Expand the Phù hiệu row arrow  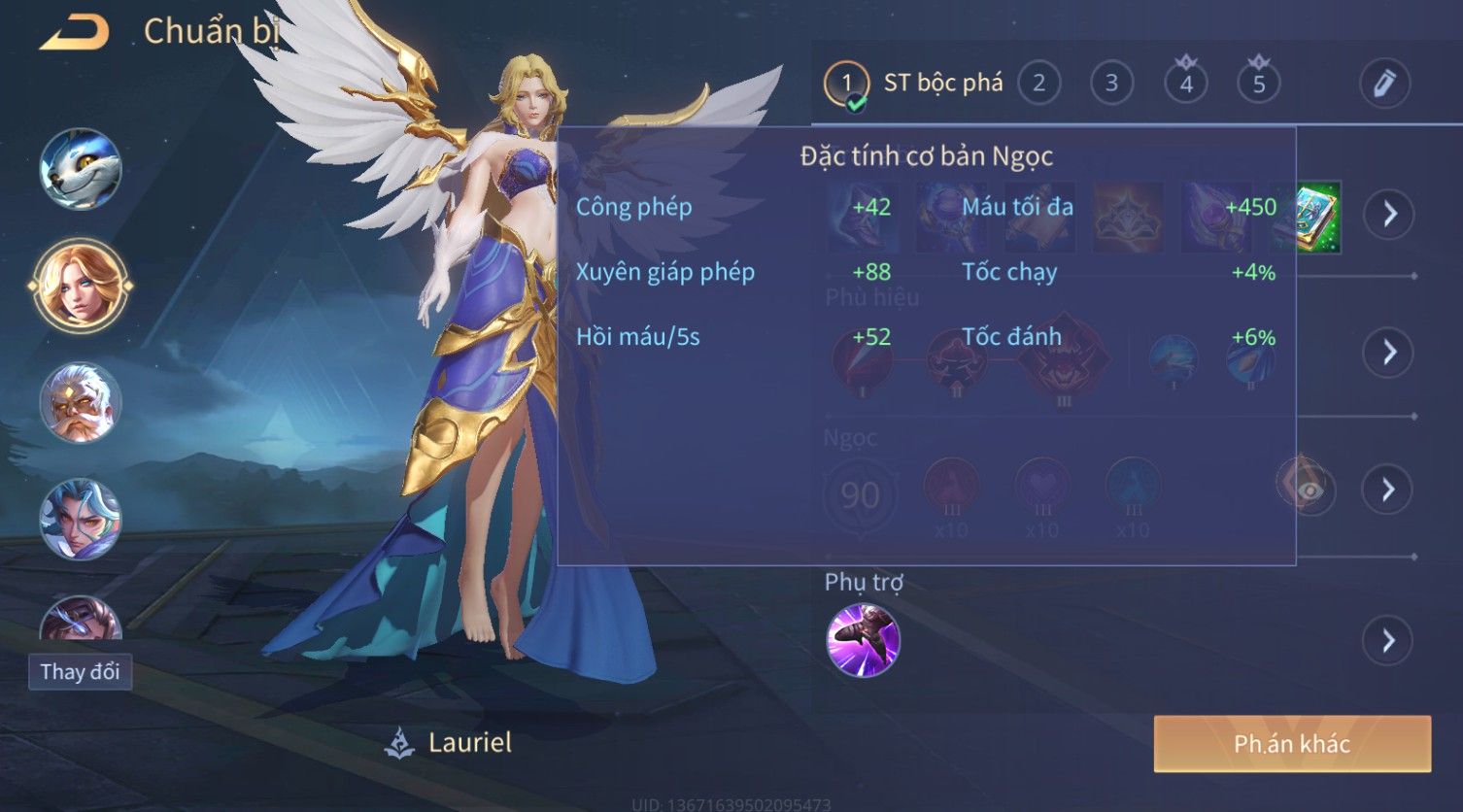tap(1389, 352)
